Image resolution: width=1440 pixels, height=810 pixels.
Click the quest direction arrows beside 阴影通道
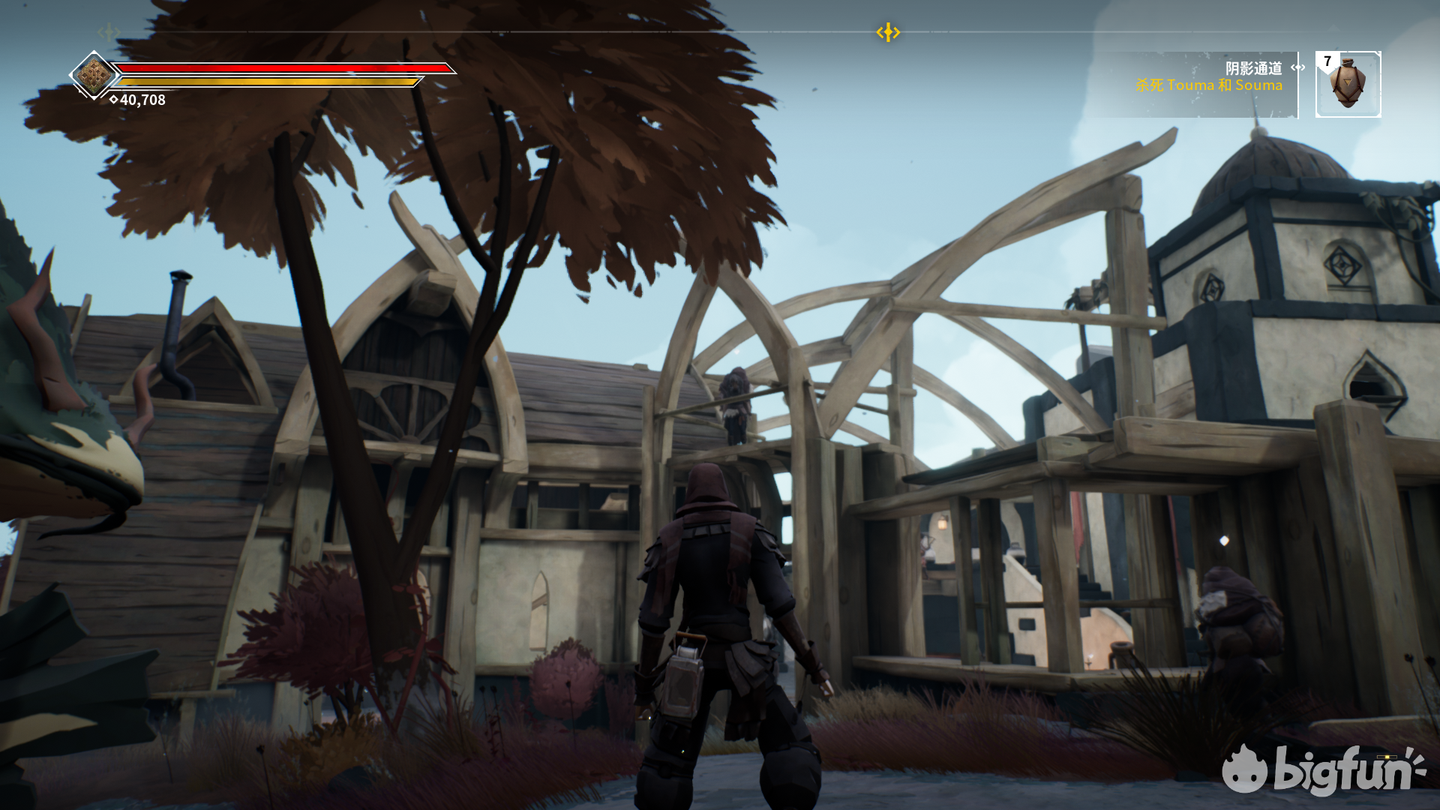(x=1297, y=66)
